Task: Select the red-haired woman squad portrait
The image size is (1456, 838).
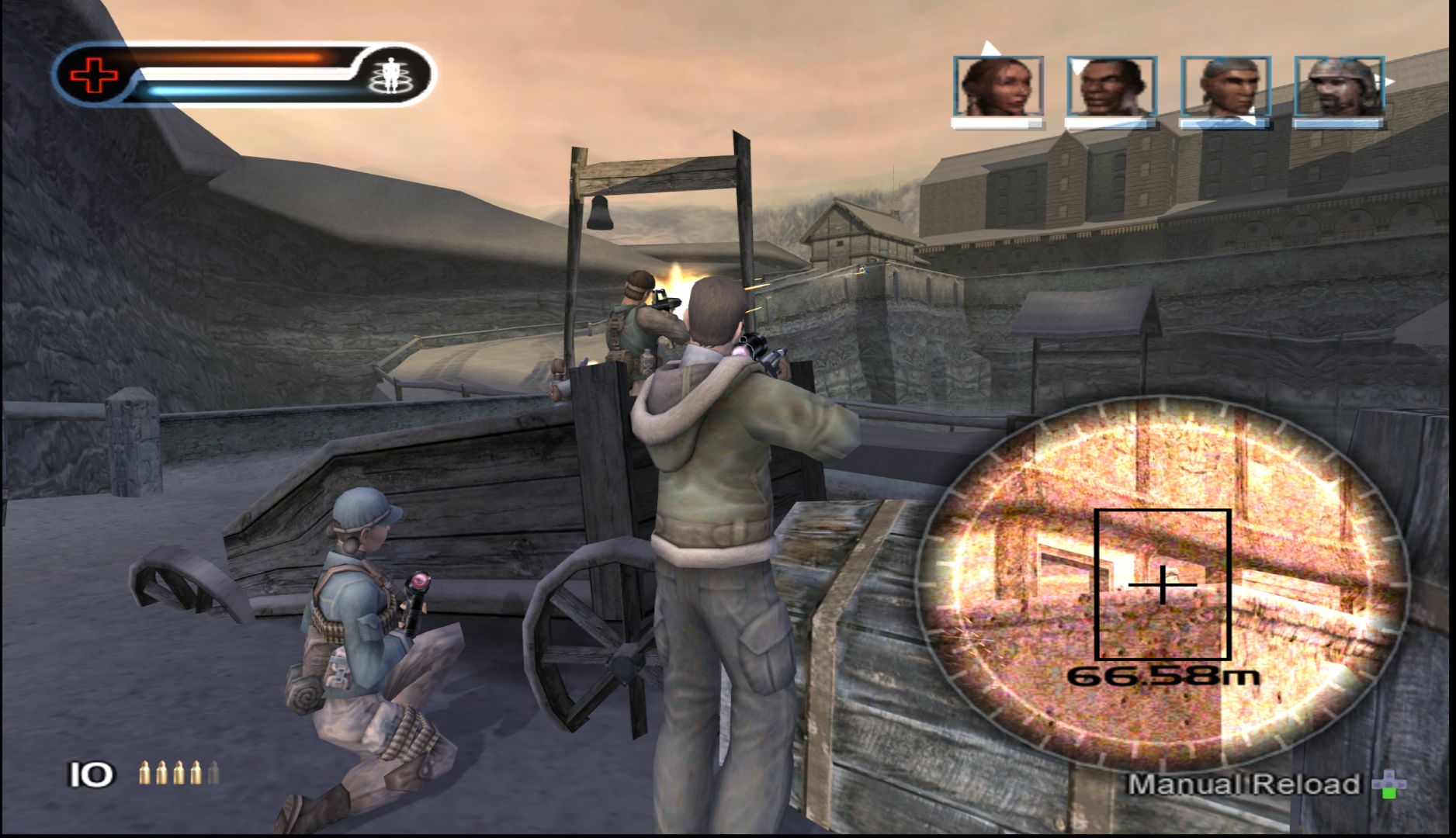Action: 998,86
